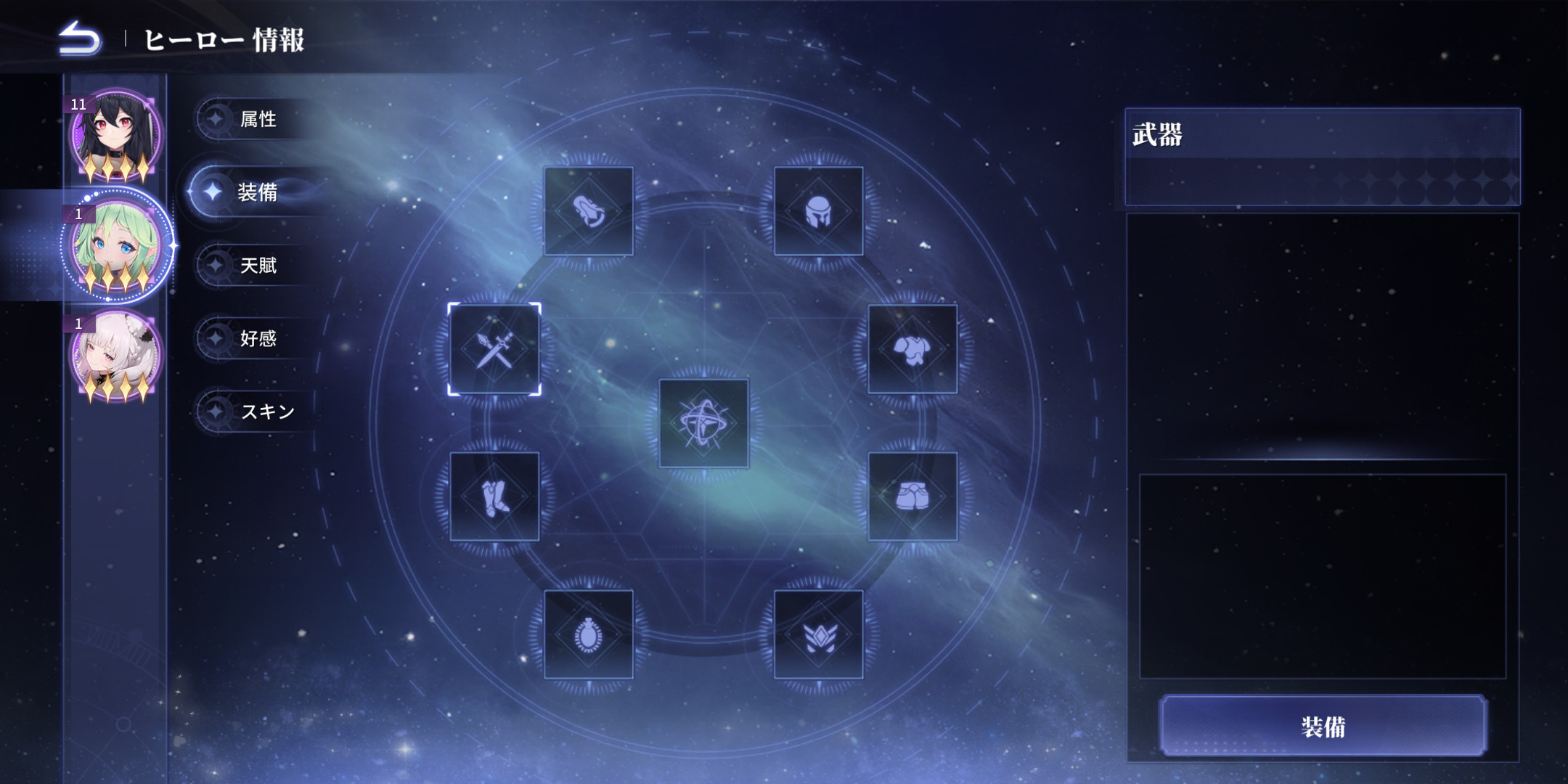The height and width of the screenshot is (784, 1568).
Task: Switch to the 装備 equipment tab
Action: pyautogui.click(x=257, y=192)
